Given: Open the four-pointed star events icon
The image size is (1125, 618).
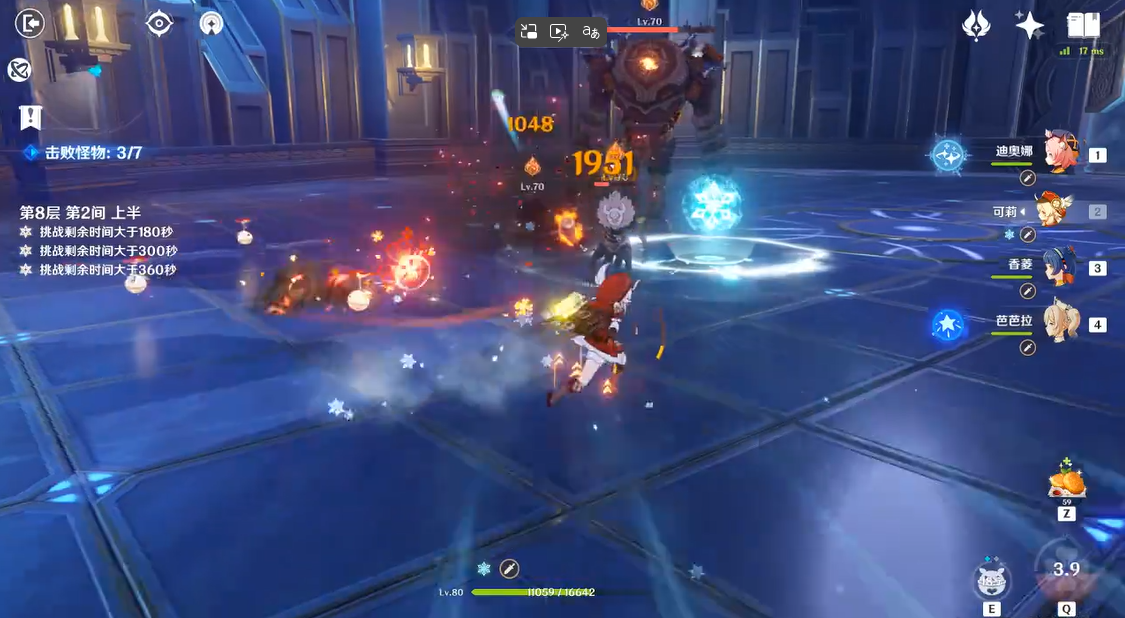Looking at the screenshot, I should 1029,25.
